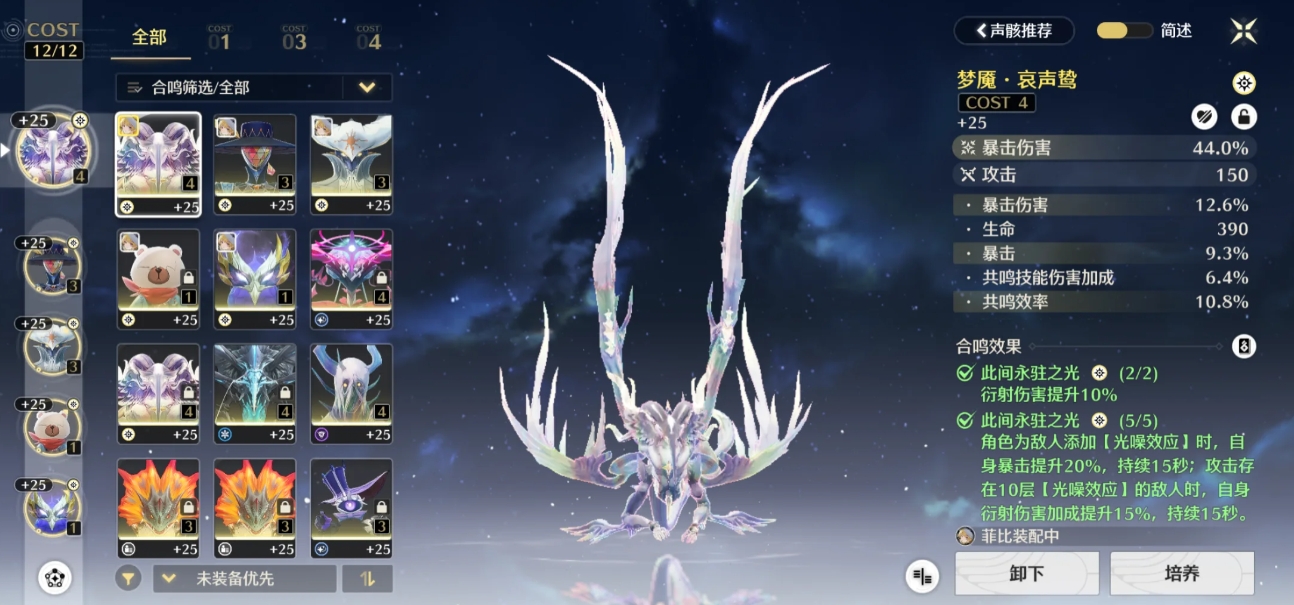Click the discard mark icon beside the lock
This screenshot has width=1294, height=605.
(x=1204, y=117)
